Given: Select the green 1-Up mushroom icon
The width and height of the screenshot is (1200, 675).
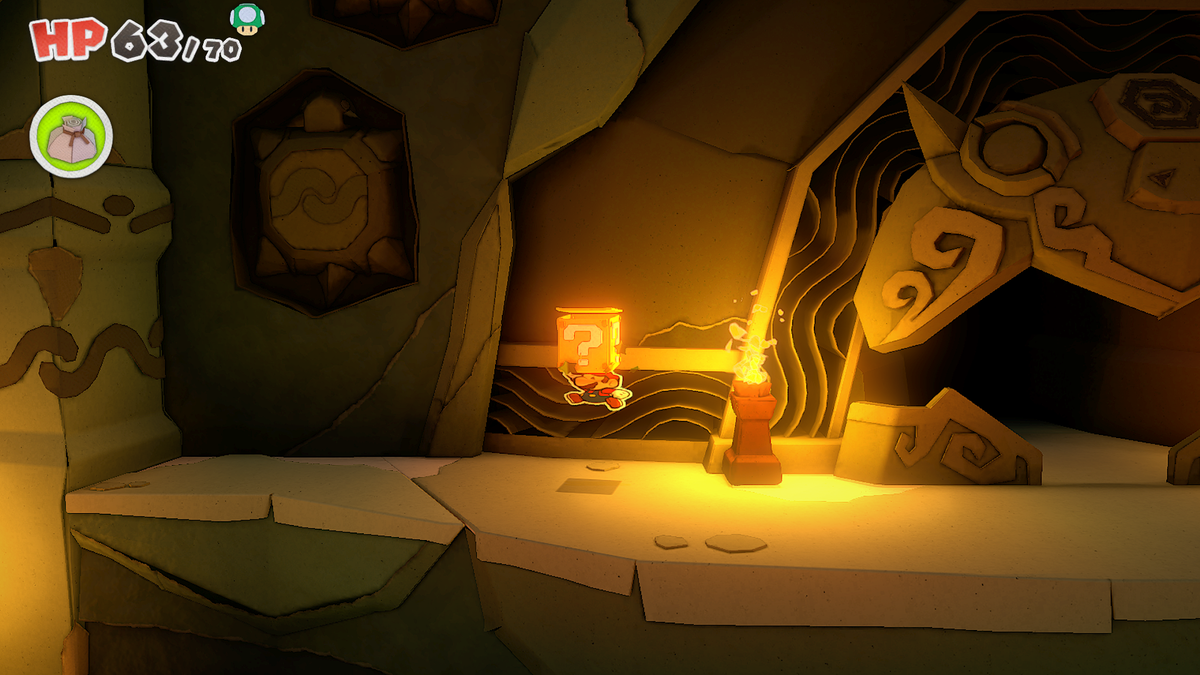Looking at the screenshot, I should point(244,17).
